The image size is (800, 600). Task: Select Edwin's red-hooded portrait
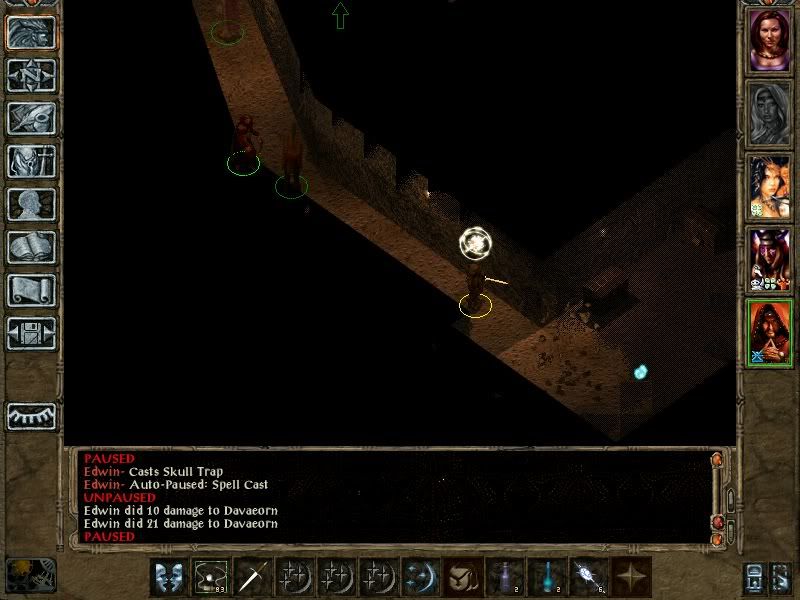point(769,333)
